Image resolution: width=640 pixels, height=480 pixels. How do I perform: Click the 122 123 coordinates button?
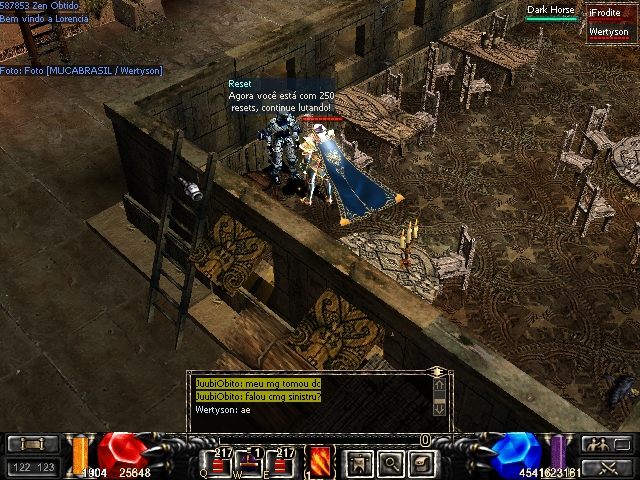coord(32,467)
